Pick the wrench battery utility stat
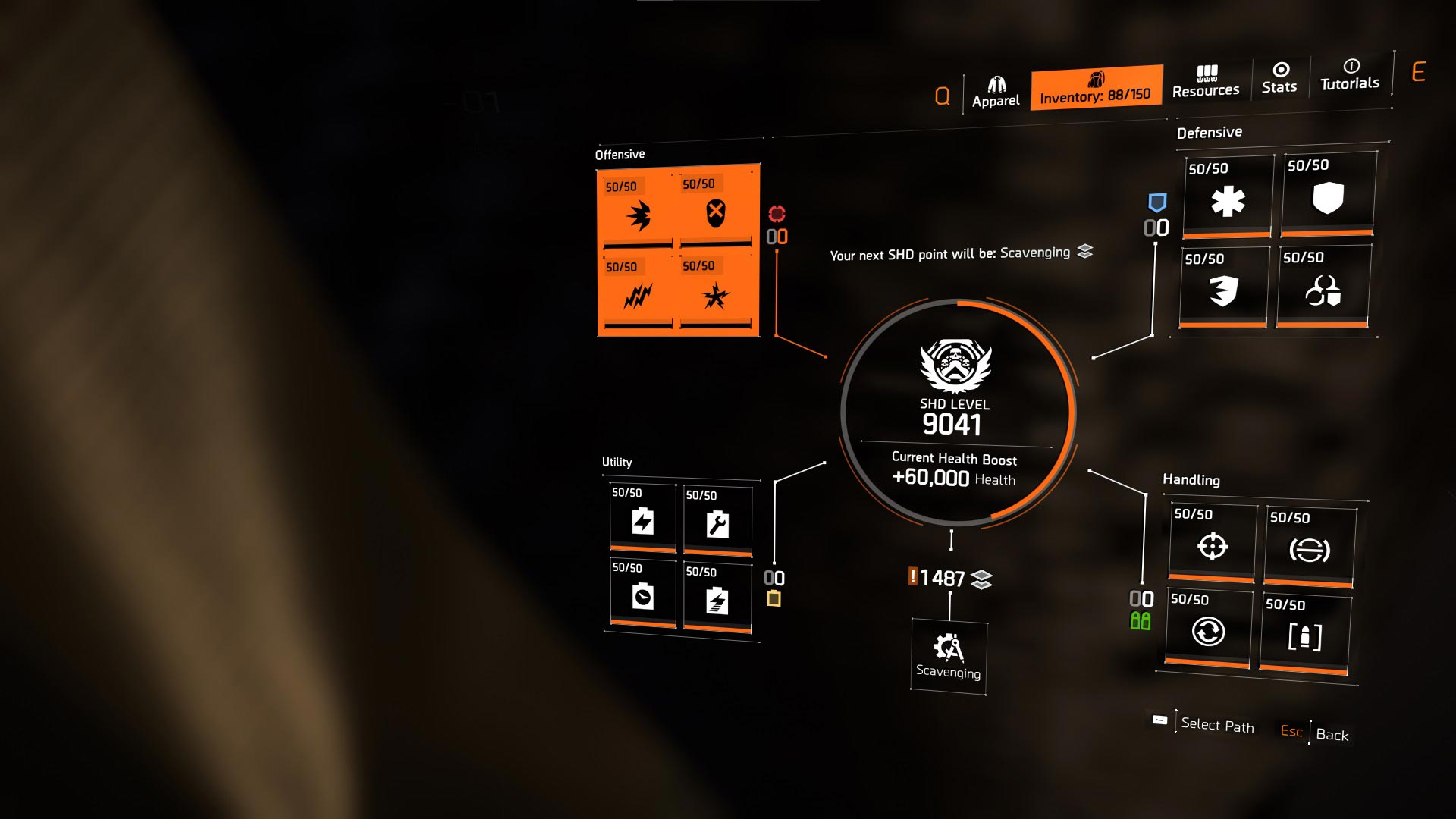The width and height of the screenshot is (1456, 819). pyautogui.click(x=717, y=522)
